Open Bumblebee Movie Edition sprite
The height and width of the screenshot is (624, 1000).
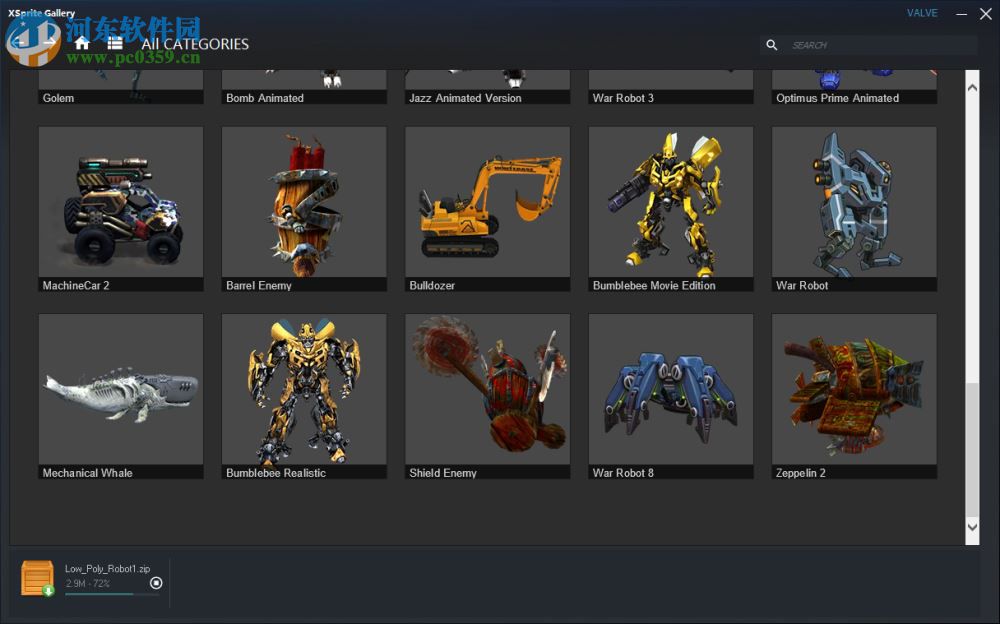[x=671, y=203]
